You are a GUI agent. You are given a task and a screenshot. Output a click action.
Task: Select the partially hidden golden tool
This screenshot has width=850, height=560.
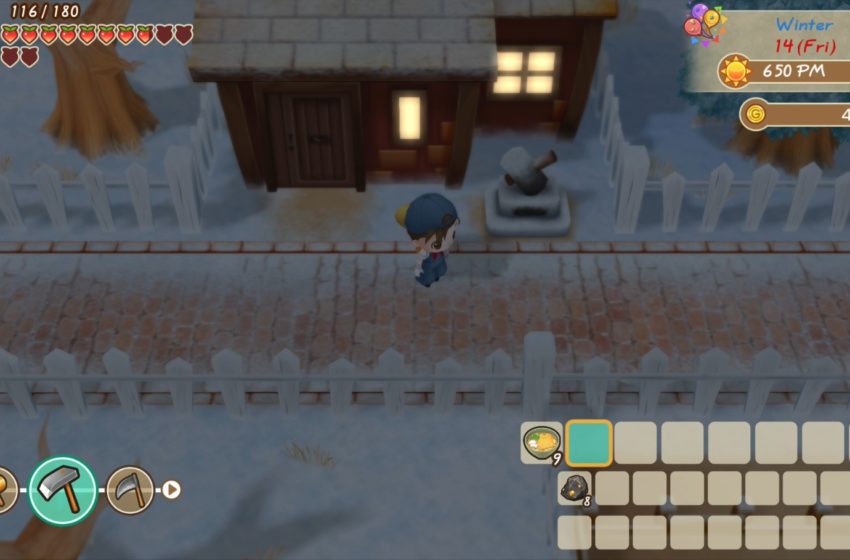[x=5, y=490]
